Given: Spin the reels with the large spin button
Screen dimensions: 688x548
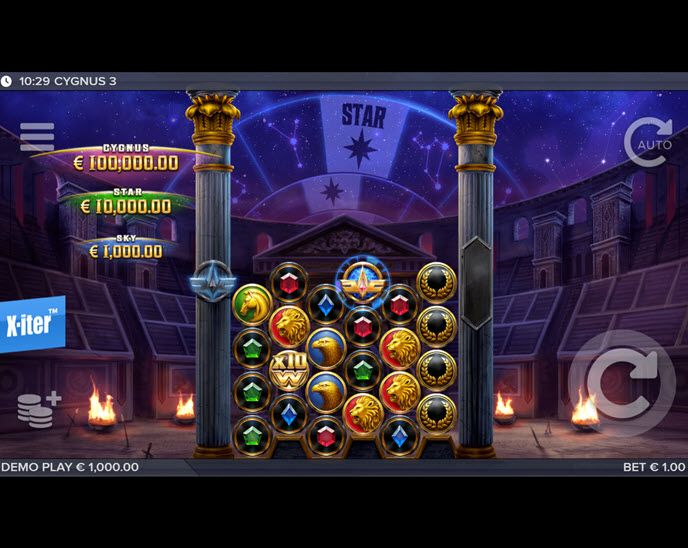Looking at the screenshot, I should (x=621, y=381).
